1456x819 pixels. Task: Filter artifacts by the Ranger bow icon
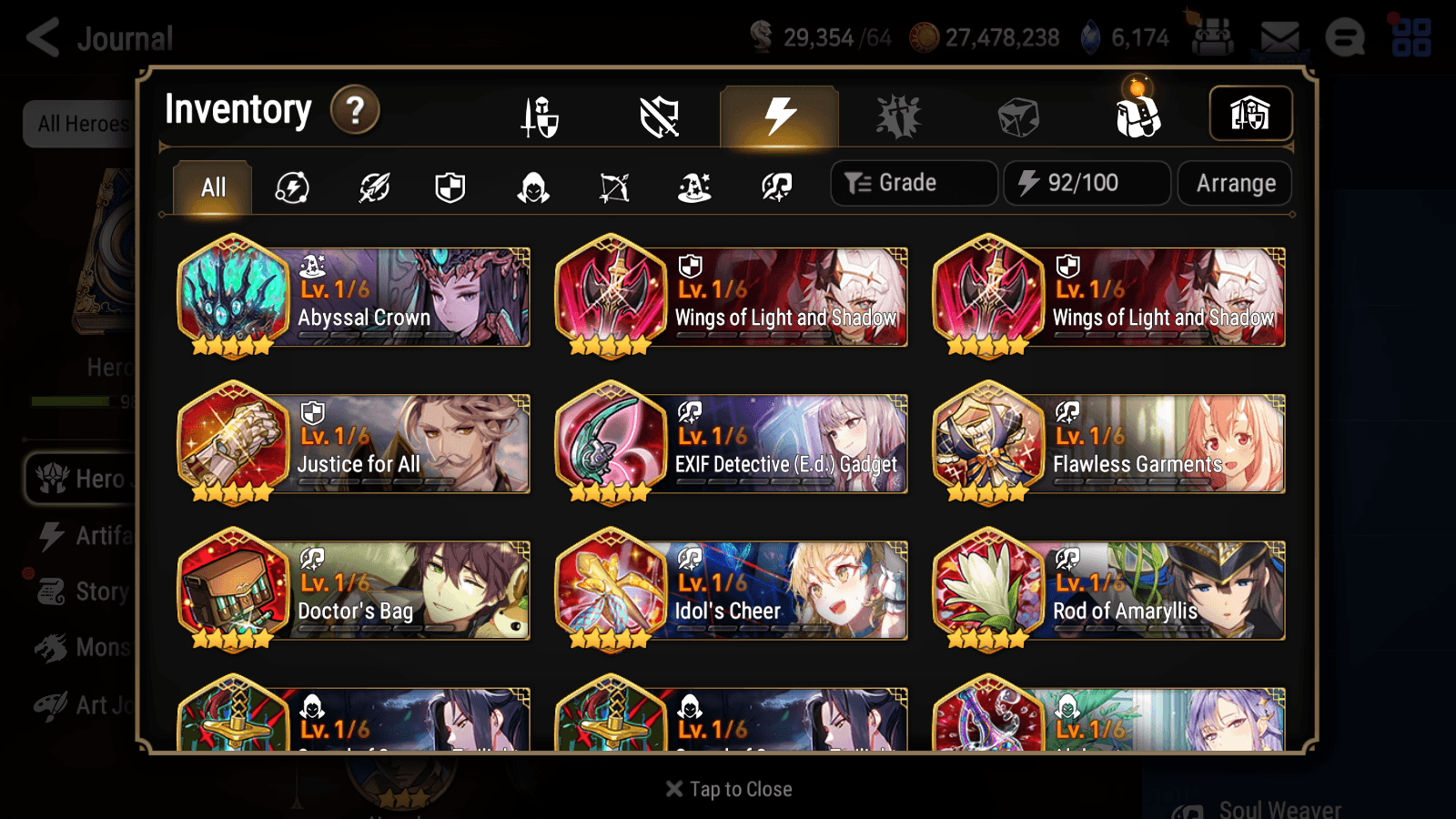(x=614, y=187)
